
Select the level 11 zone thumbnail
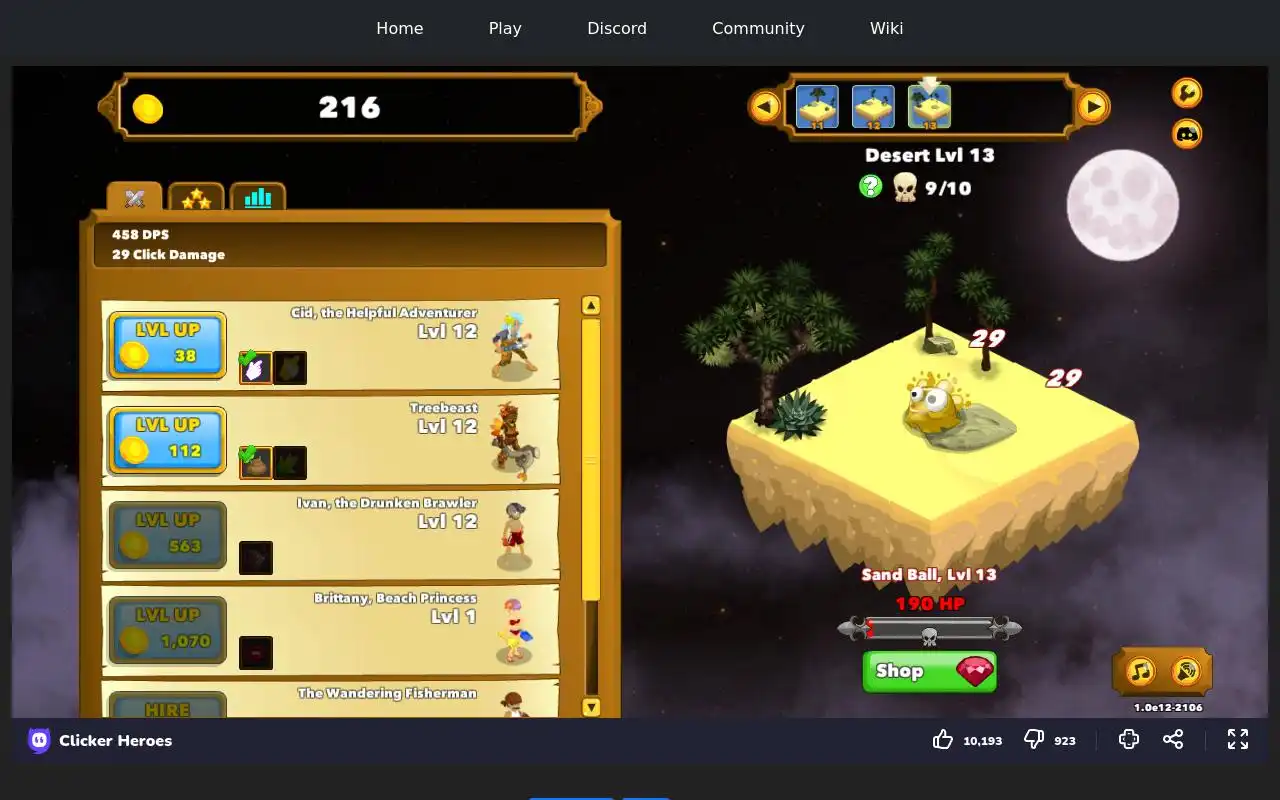click(817, 106)
